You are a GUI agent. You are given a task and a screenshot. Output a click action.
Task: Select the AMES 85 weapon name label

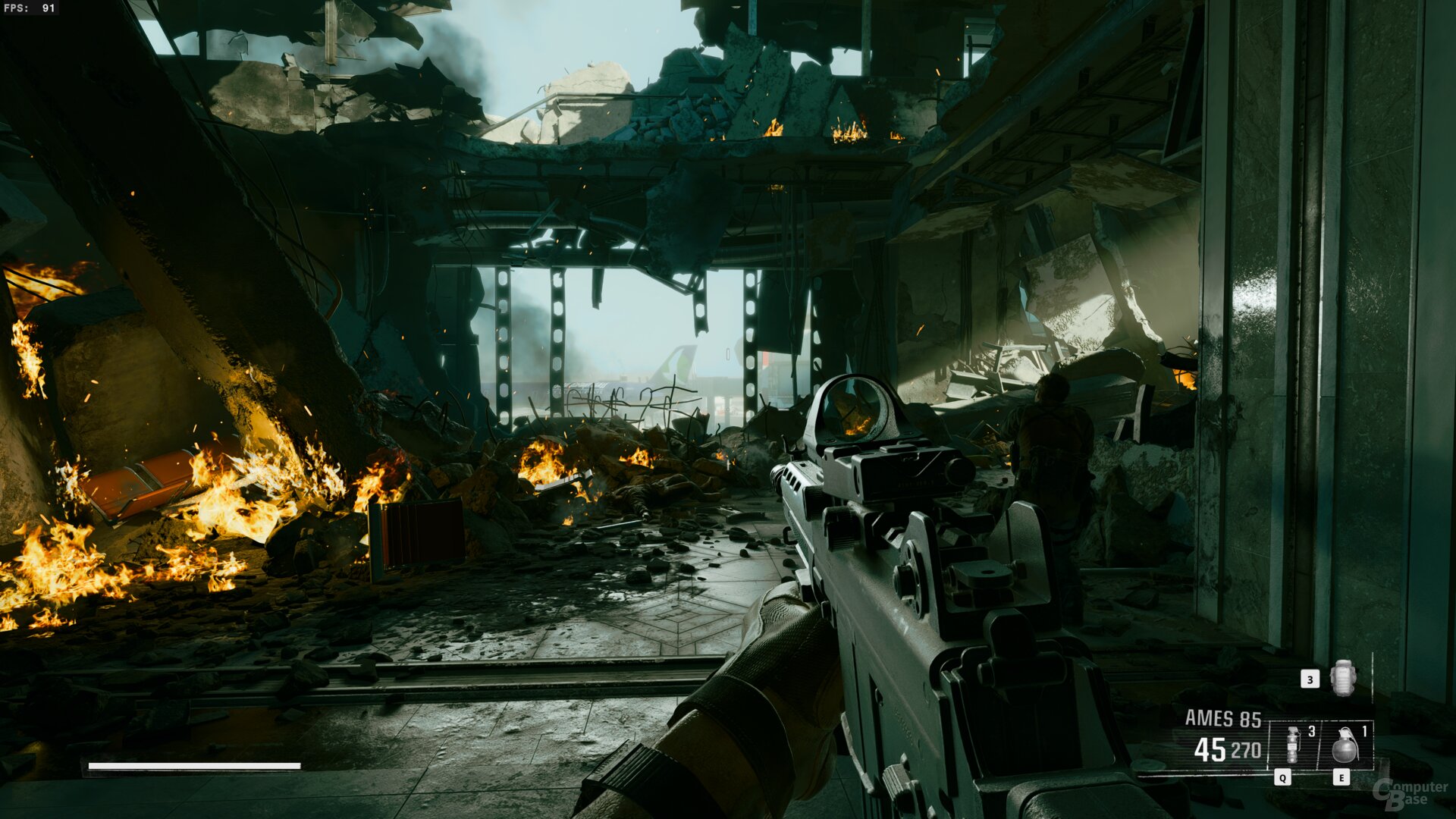tap(1223, 716)
